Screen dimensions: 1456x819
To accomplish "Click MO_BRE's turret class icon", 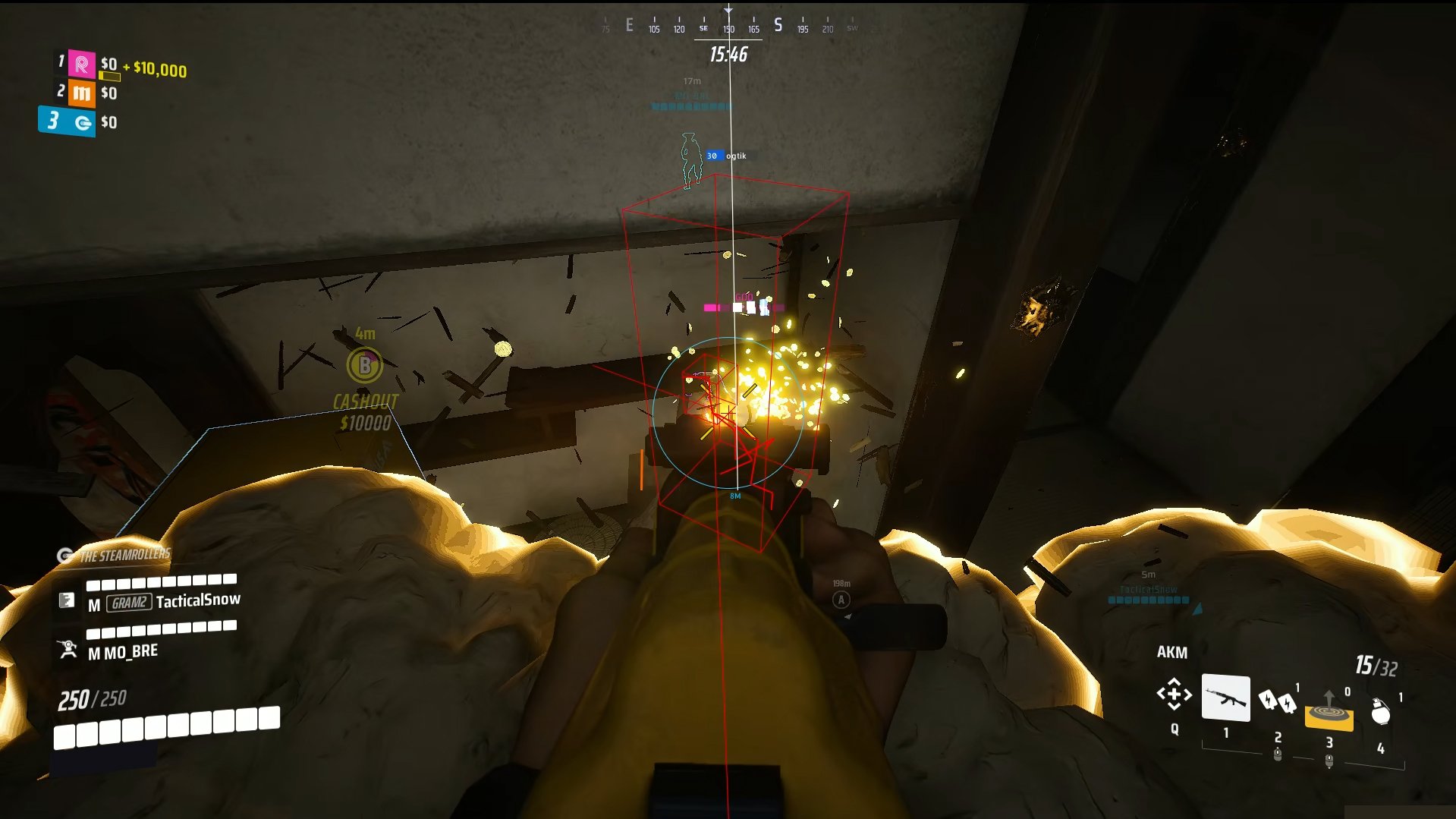I will pyautogui.click(x=68, y=650).
